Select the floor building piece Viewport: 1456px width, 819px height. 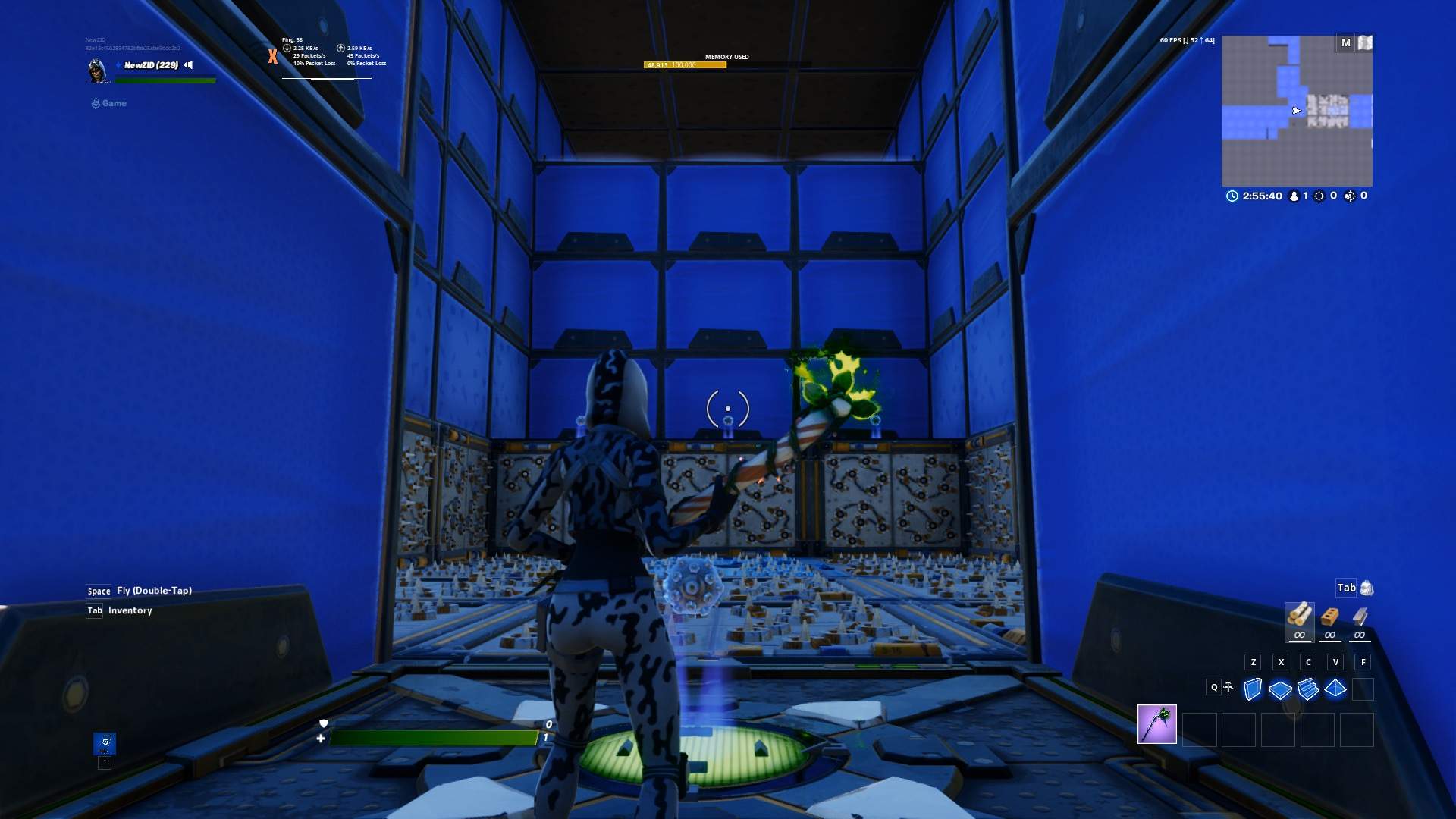click(x=1279, y=688)
